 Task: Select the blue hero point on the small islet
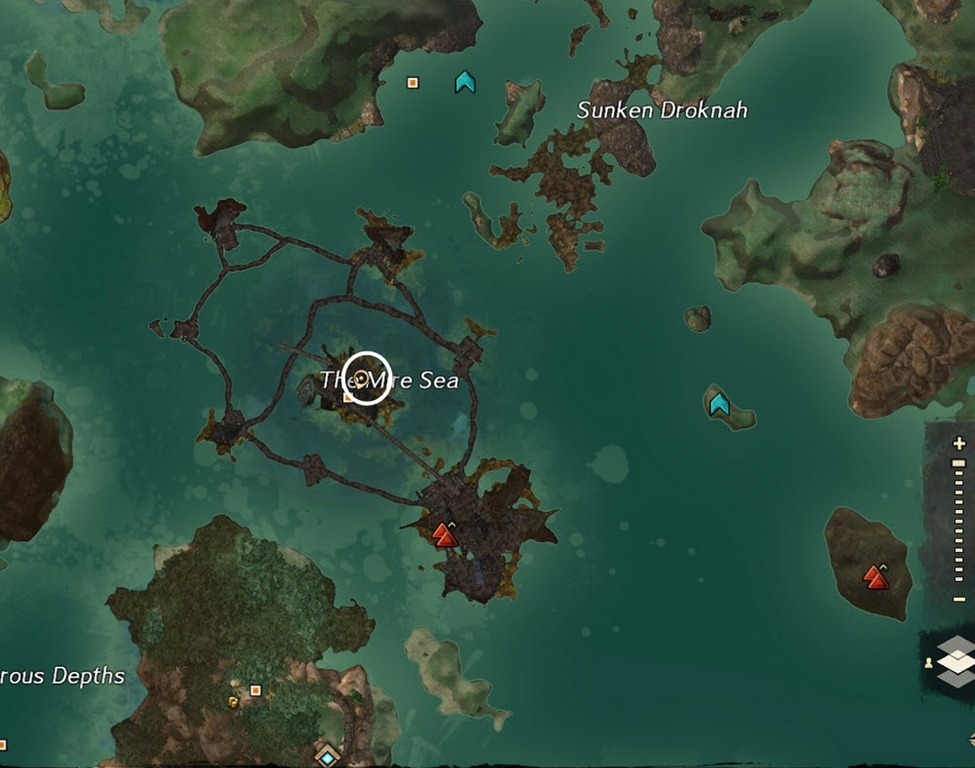tap(719, 404)
